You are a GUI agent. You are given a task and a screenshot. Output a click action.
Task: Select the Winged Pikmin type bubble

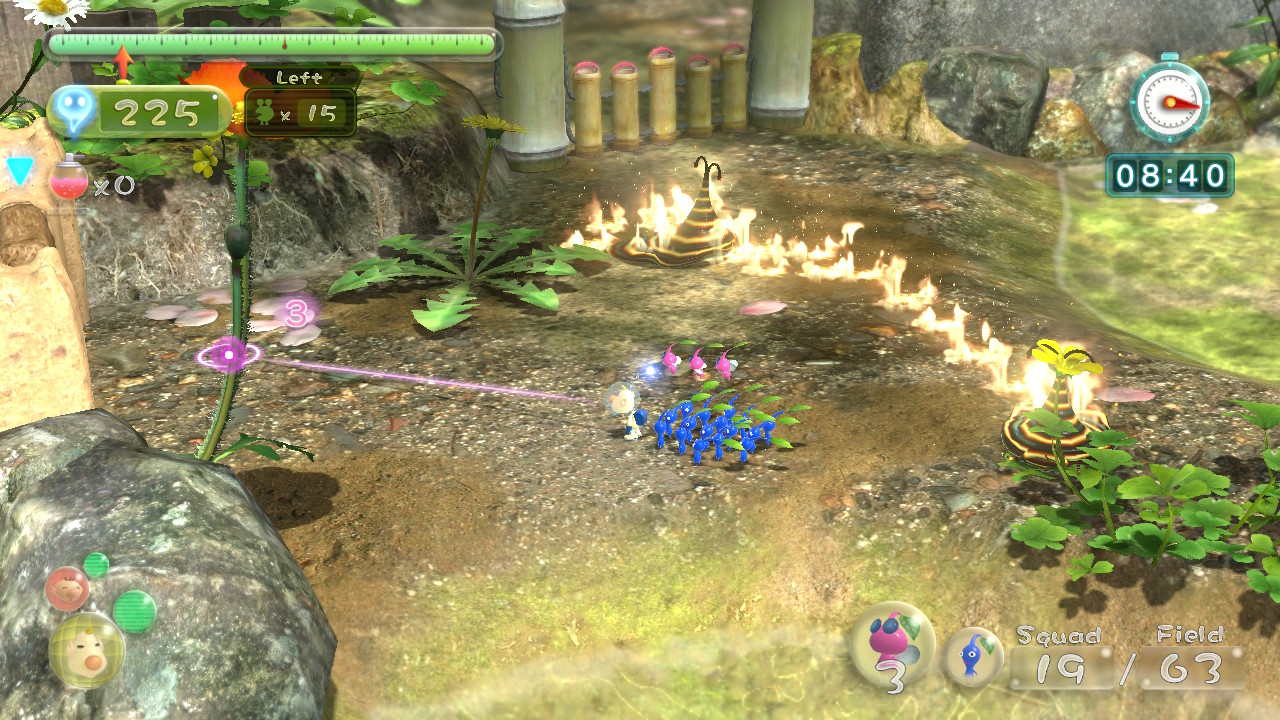click(x=892, y=643)
